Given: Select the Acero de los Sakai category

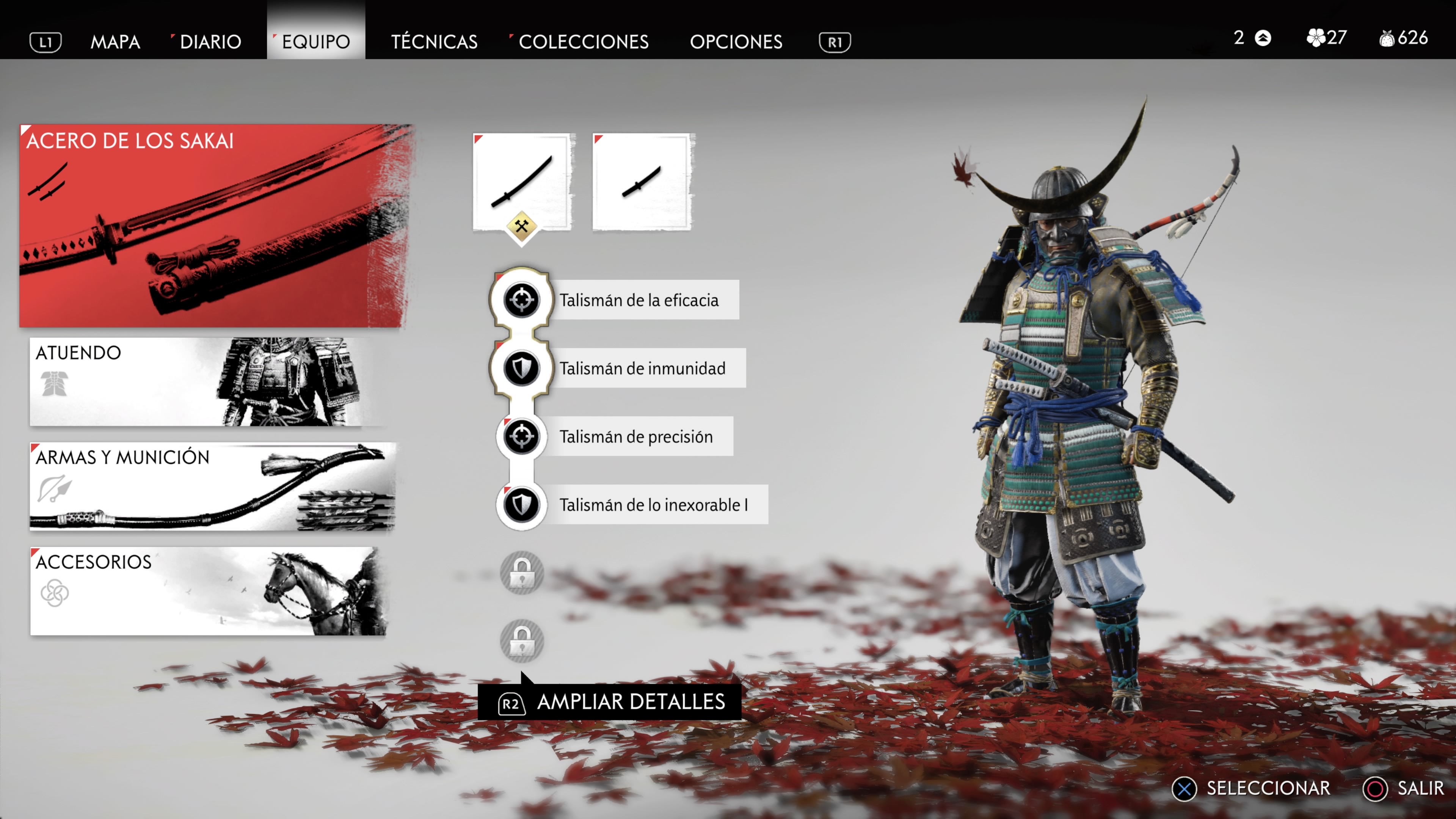Looking at the screenshot, I should 215,226.
